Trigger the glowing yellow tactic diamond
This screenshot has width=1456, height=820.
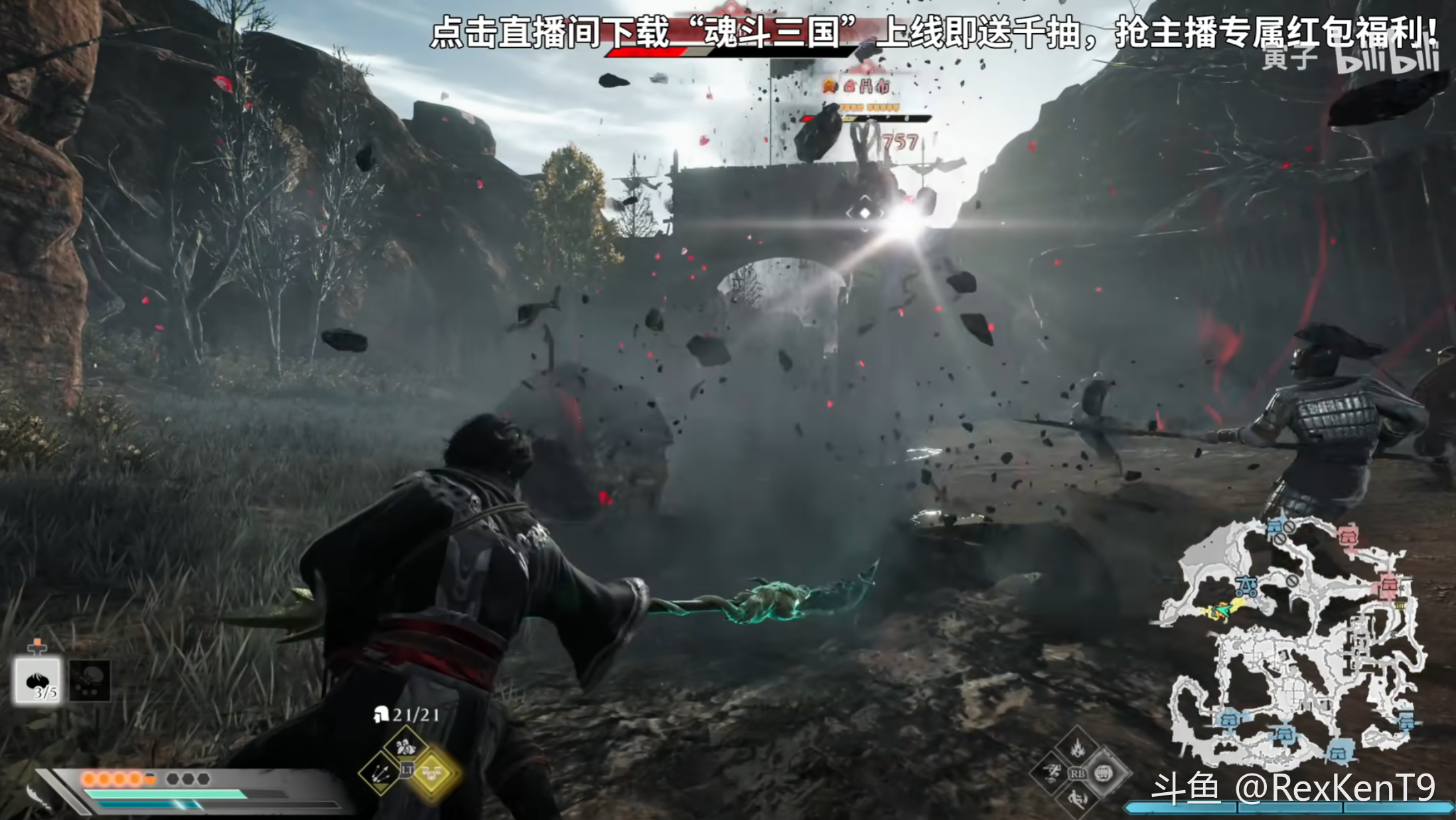433,773
